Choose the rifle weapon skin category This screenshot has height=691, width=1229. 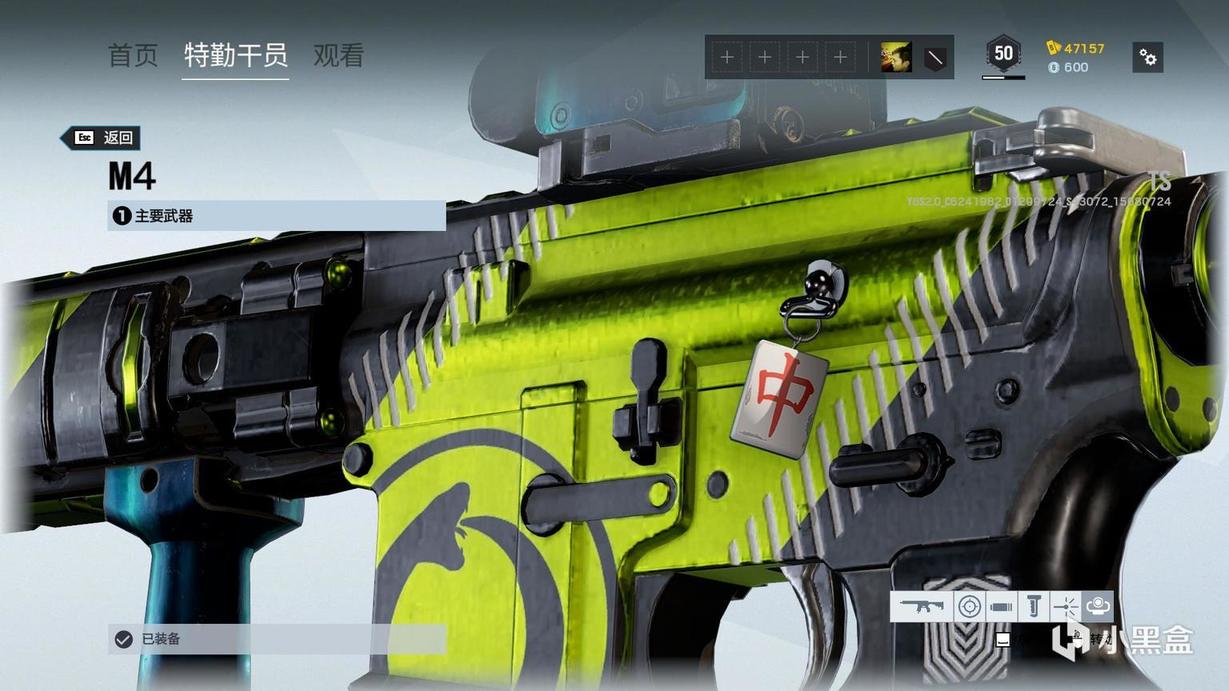[922, 606]
